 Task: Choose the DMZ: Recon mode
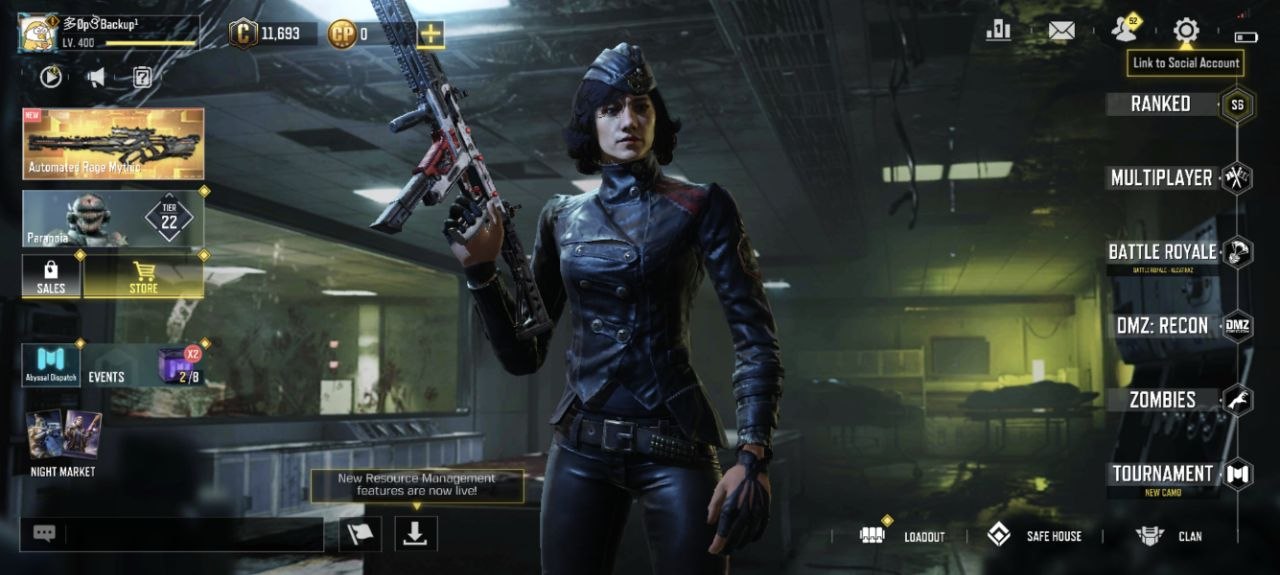click(1163, 326)
